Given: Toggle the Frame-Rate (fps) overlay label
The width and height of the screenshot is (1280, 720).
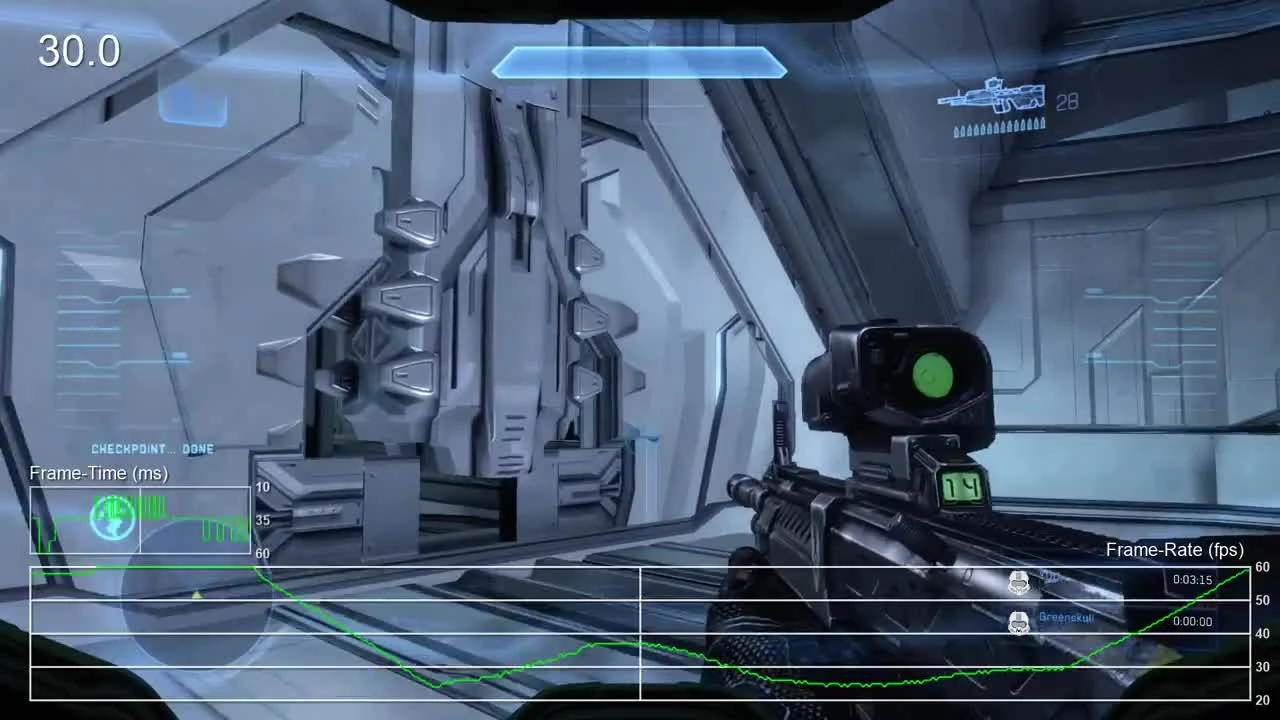Looking at the screenshot, I should coord(1174,550).
